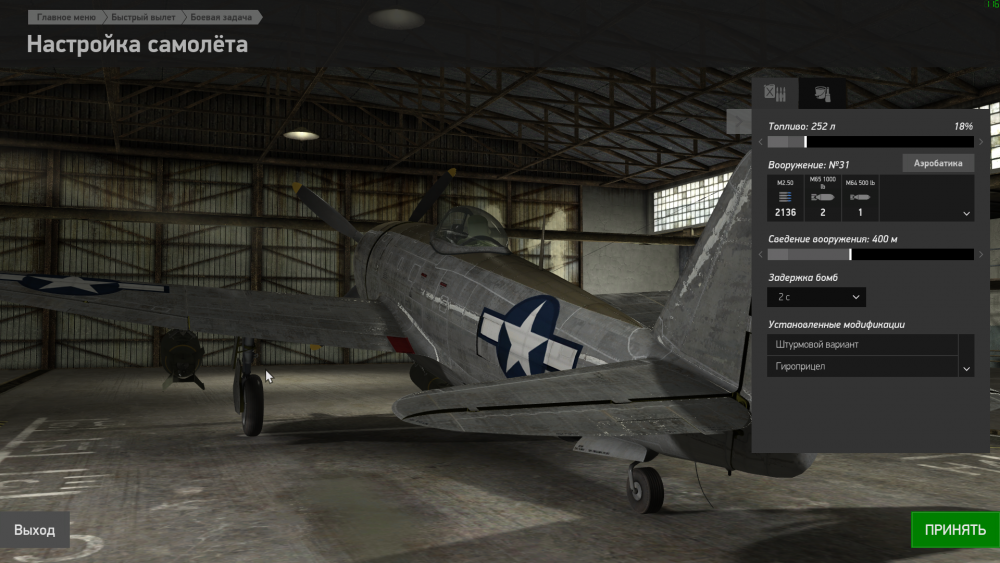Image resolution: width=1000 pixels, height=563 pixels.
Task: Open the paint scheme tab
Action: pyautogui.click(x=822, y=93)
